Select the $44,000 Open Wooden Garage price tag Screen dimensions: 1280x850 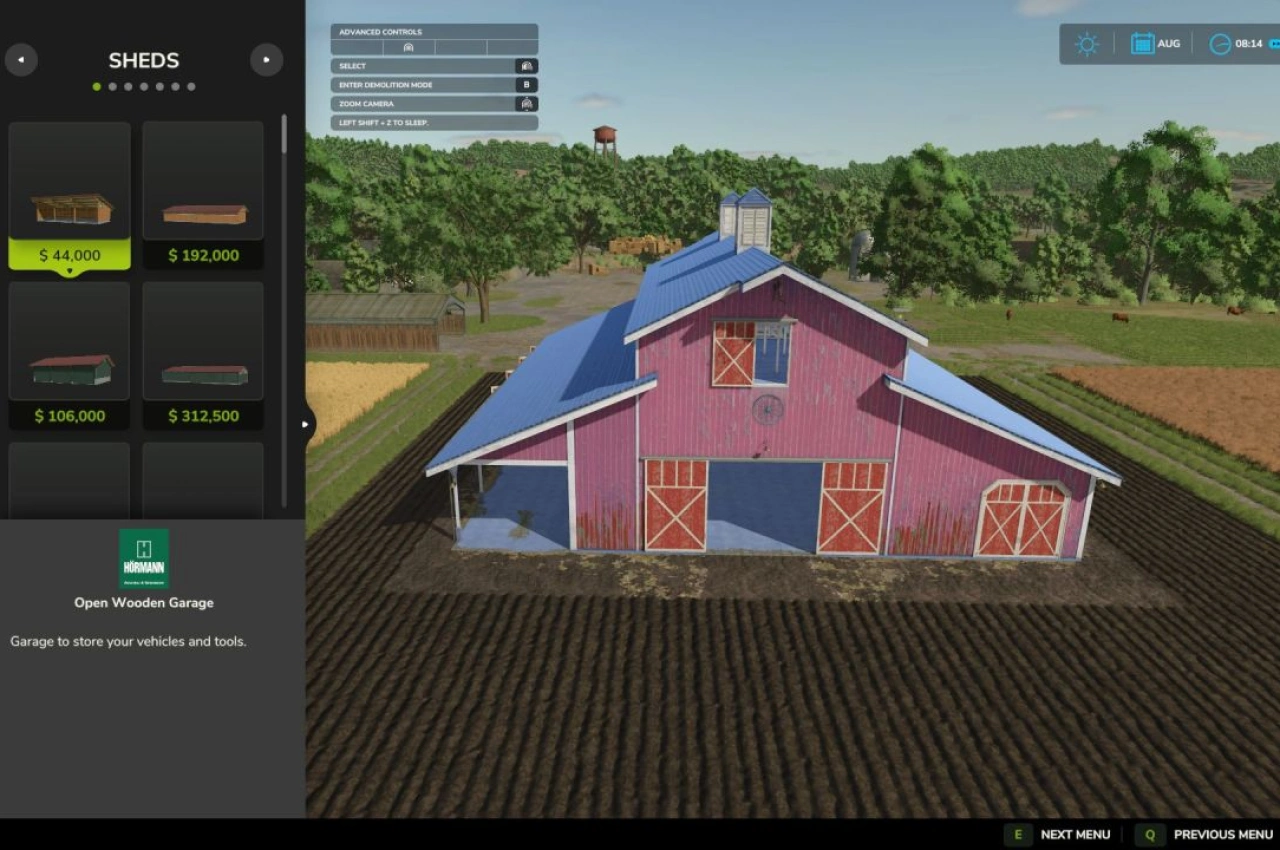pyautogui.click(x=69, y=255)
